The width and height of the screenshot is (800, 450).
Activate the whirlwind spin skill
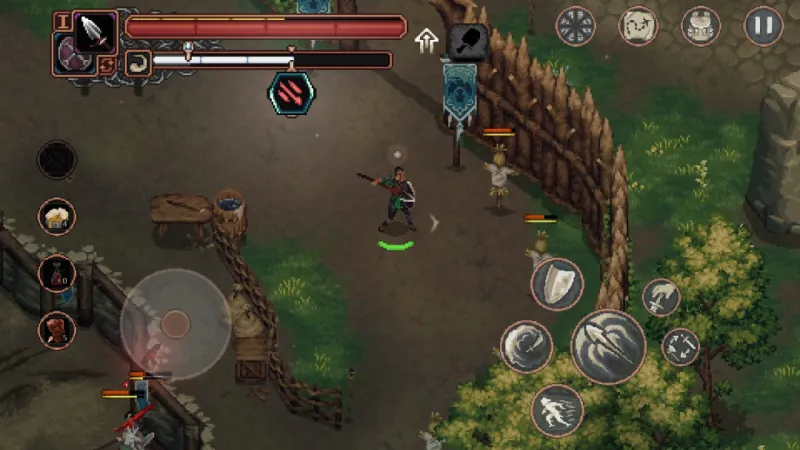[526, 347]
